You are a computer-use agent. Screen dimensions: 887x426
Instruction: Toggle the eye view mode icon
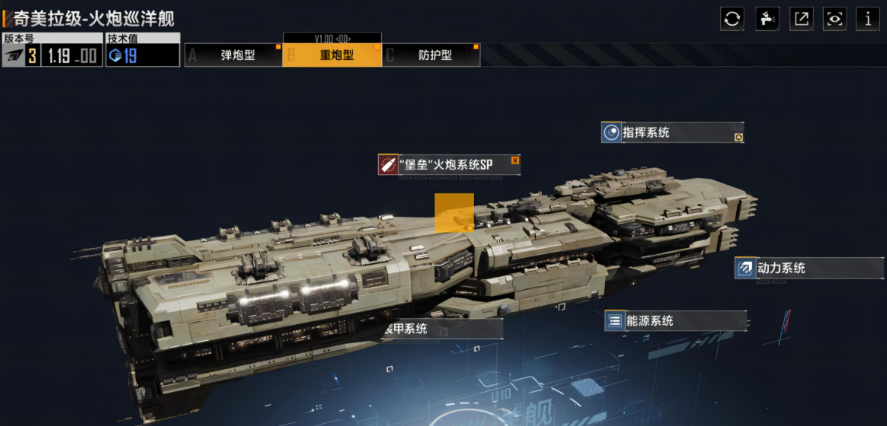click(x=835, y=19)
